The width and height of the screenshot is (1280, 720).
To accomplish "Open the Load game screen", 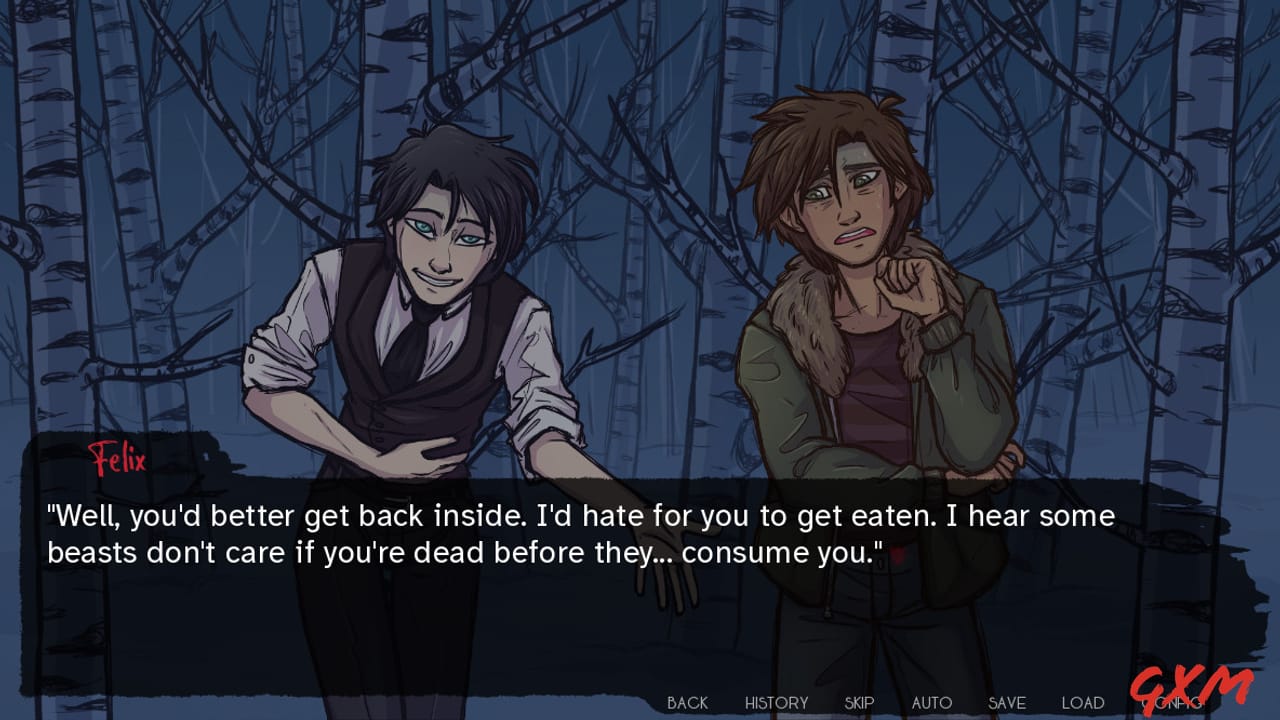I will coord(1082,703).
